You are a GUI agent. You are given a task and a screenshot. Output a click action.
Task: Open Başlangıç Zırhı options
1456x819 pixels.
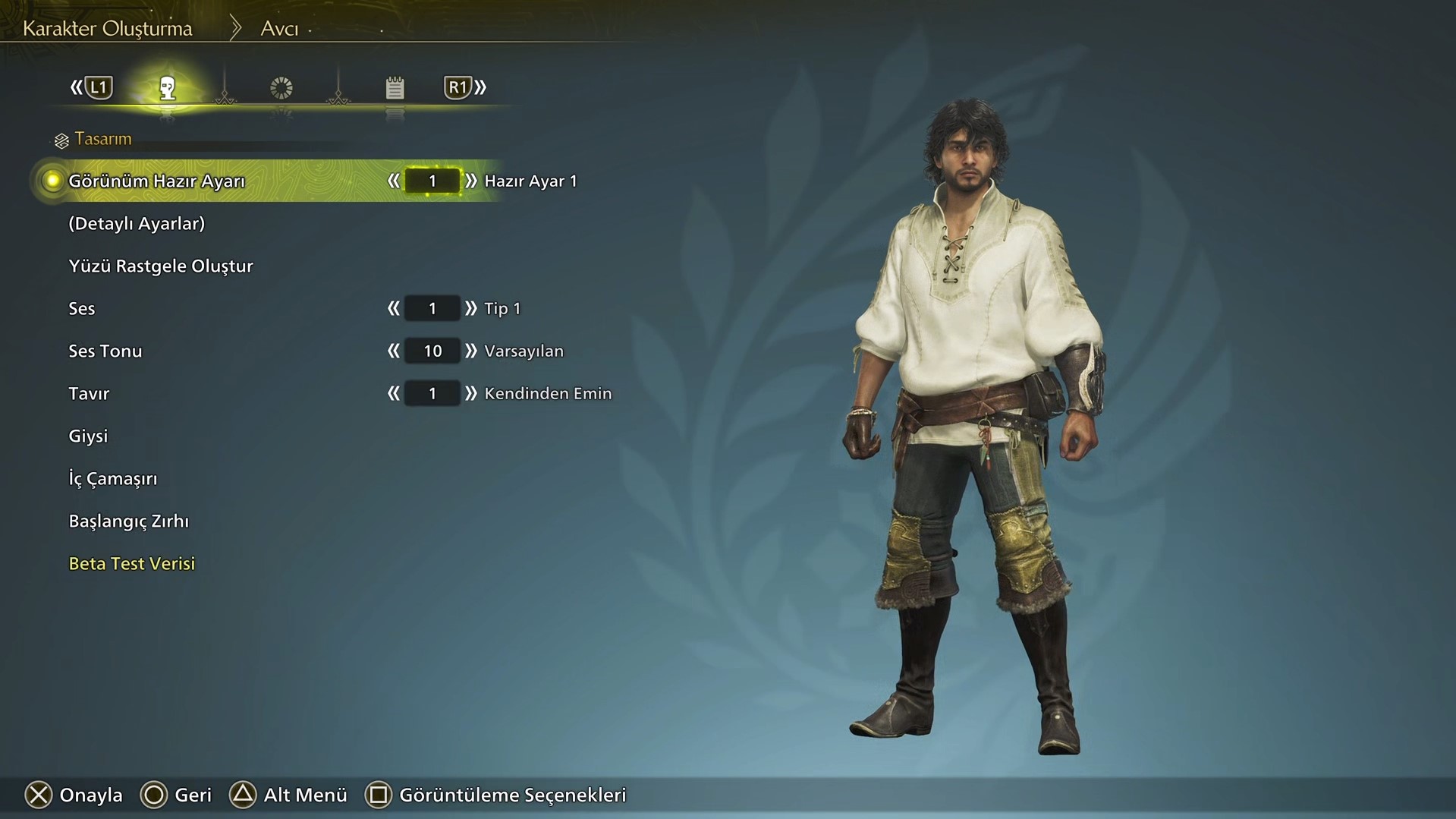[x=129, y=521]
